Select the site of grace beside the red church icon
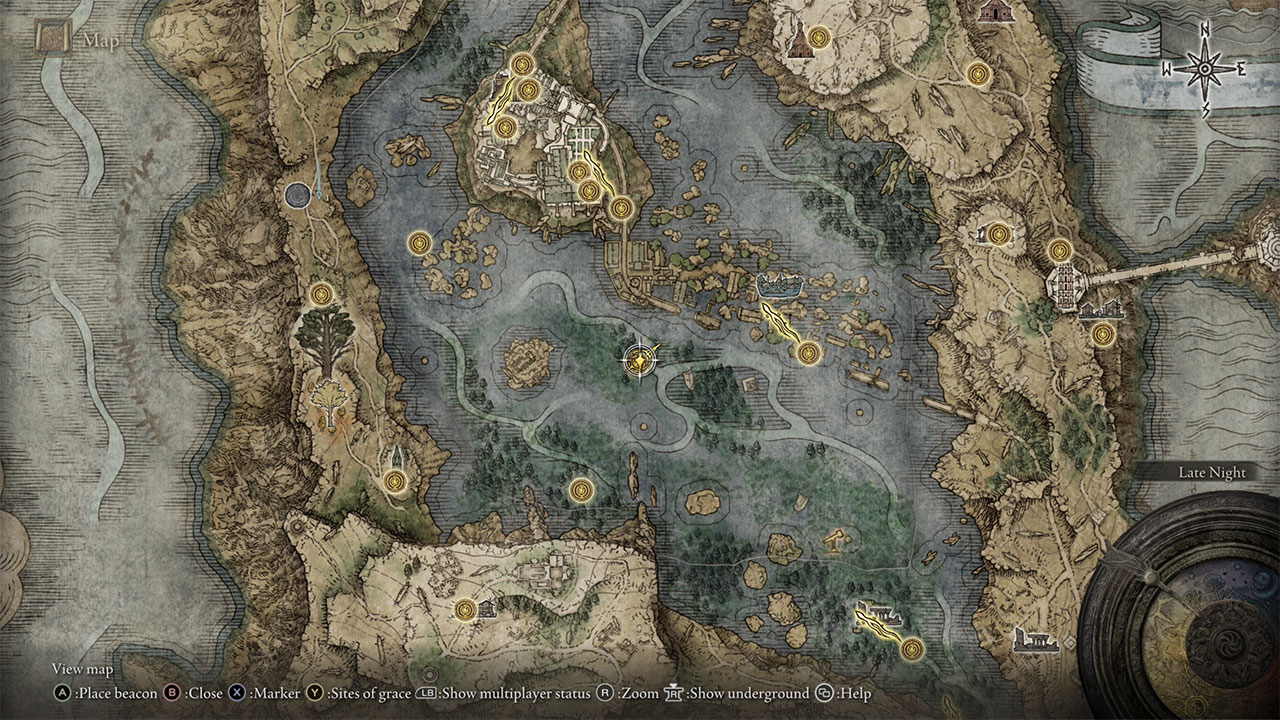 pyautogui.click(x=819, y=38)
